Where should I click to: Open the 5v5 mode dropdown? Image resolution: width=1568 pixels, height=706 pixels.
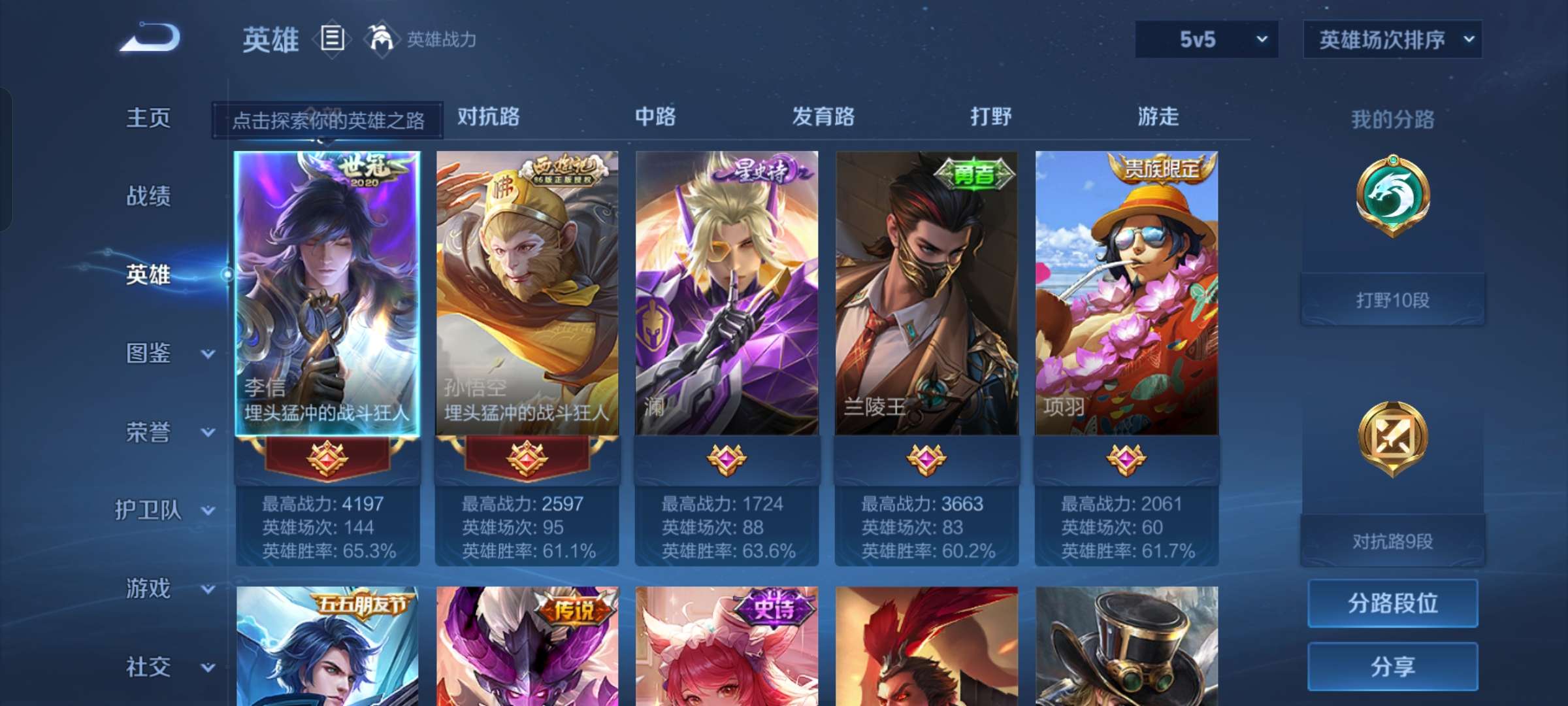(x=1205, y=39)
